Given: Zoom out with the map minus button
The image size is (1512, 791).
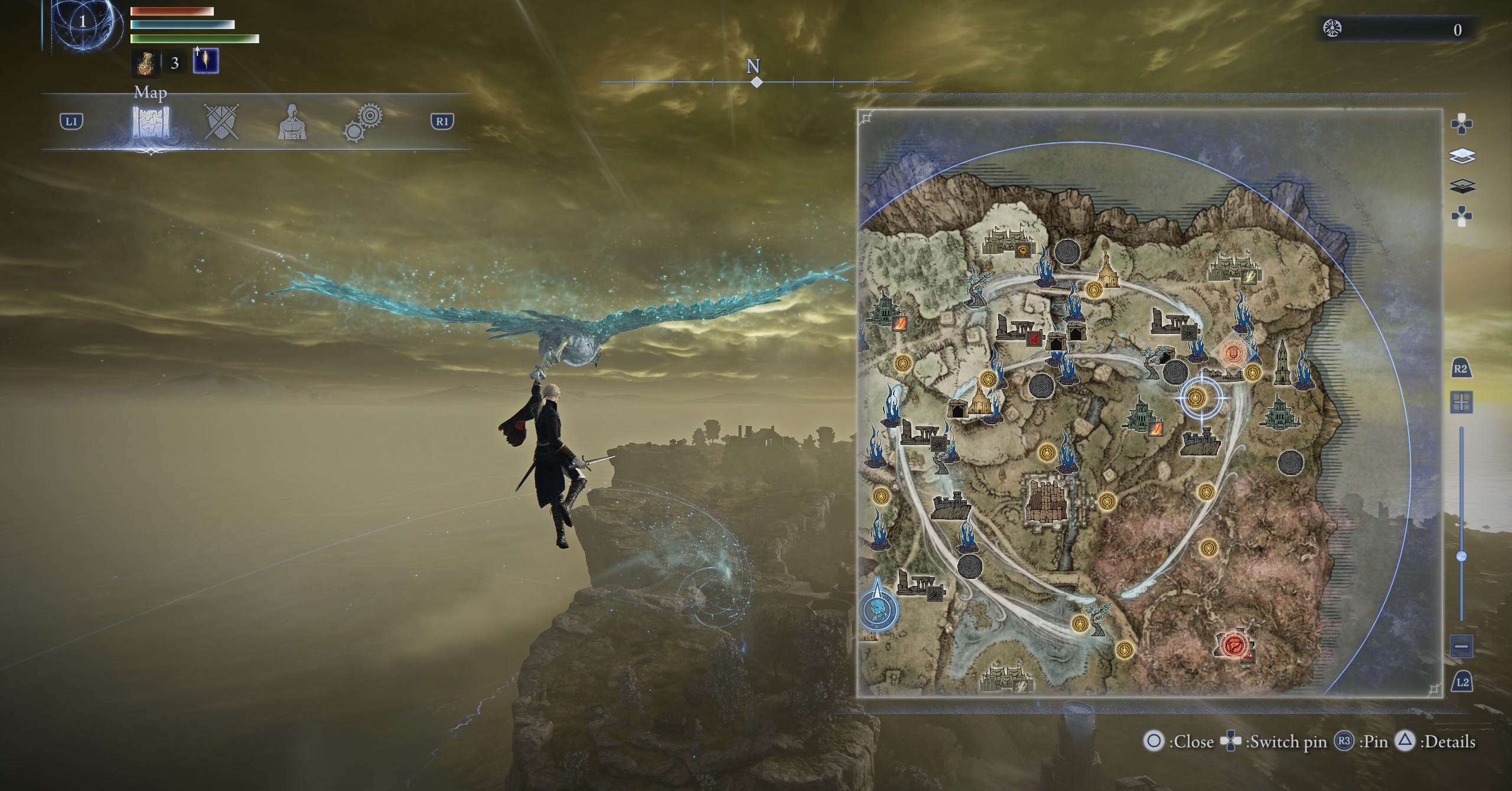Looking at the screenshot, I should coord(1462,646).
